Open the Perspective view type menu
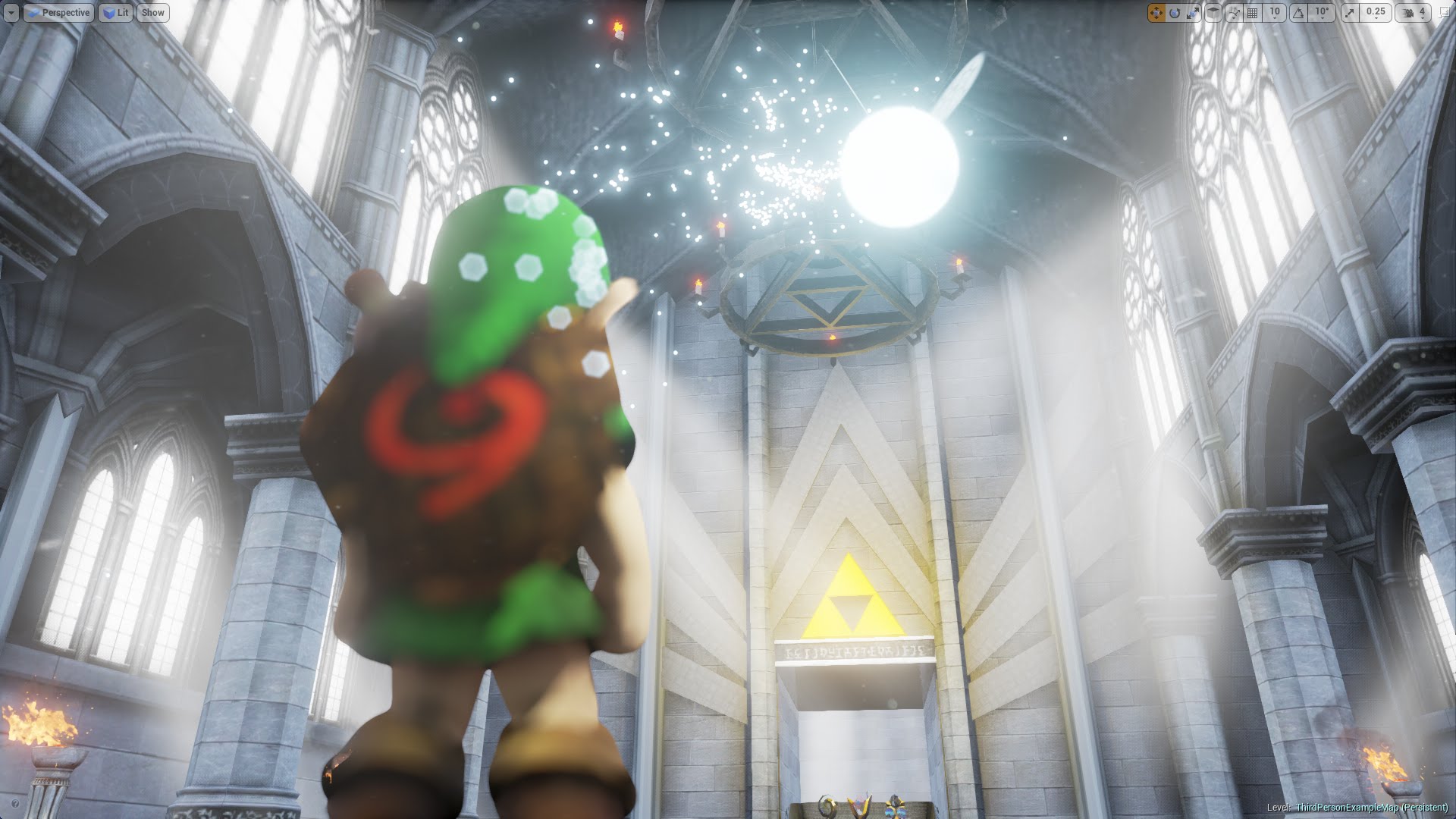This screenshot has width=1456, height=819. tap(58, 13)
